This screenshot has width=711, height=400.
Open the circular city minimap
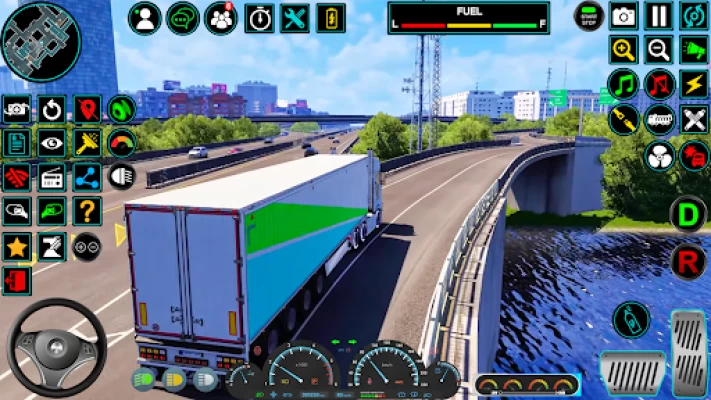click(x=40, y=40)
